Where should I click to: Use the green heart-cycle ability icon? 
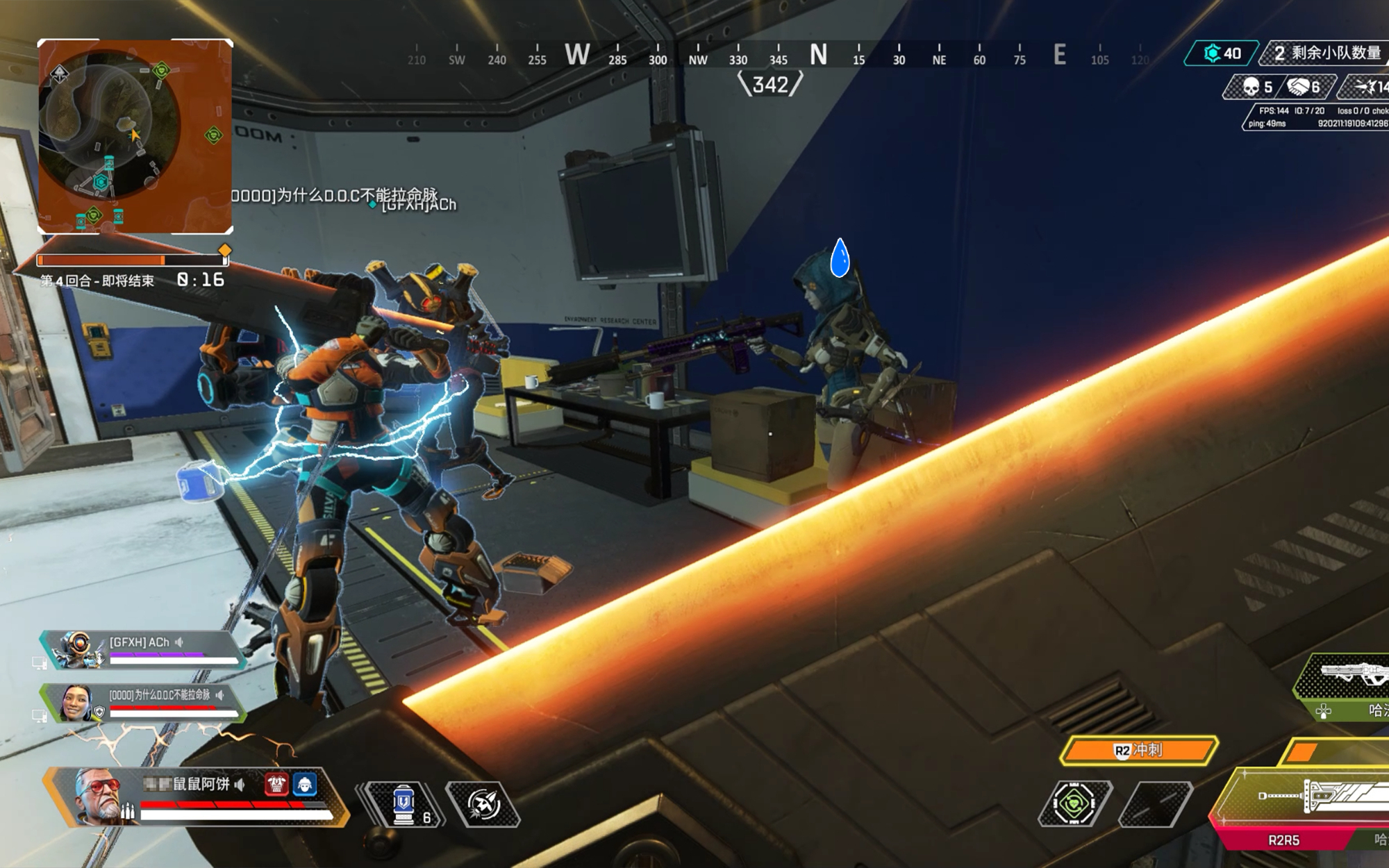(1075, 804)
